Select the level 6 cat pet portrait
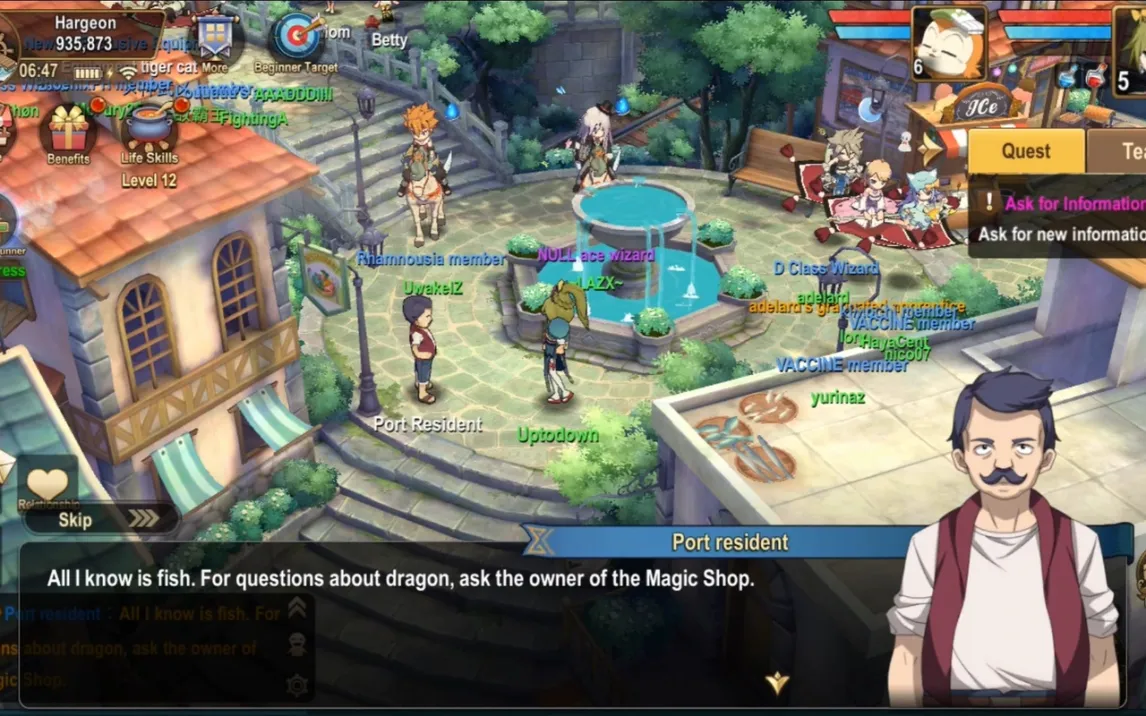The image size is (1146, 716). pyautogui.click(x=948, y=42)
